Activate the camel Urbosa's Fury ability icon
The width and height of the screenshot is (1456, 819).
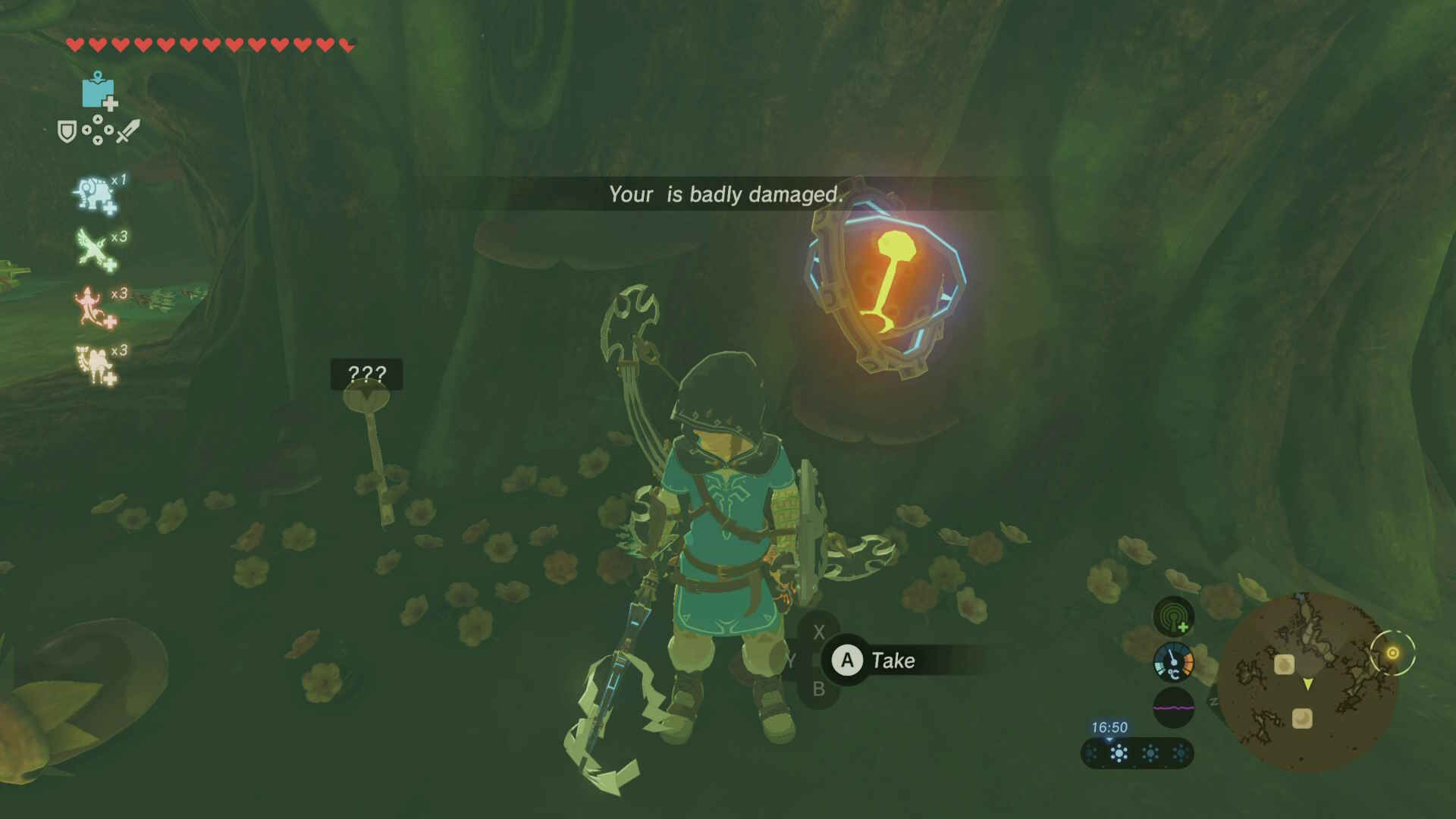coord(94,364)
